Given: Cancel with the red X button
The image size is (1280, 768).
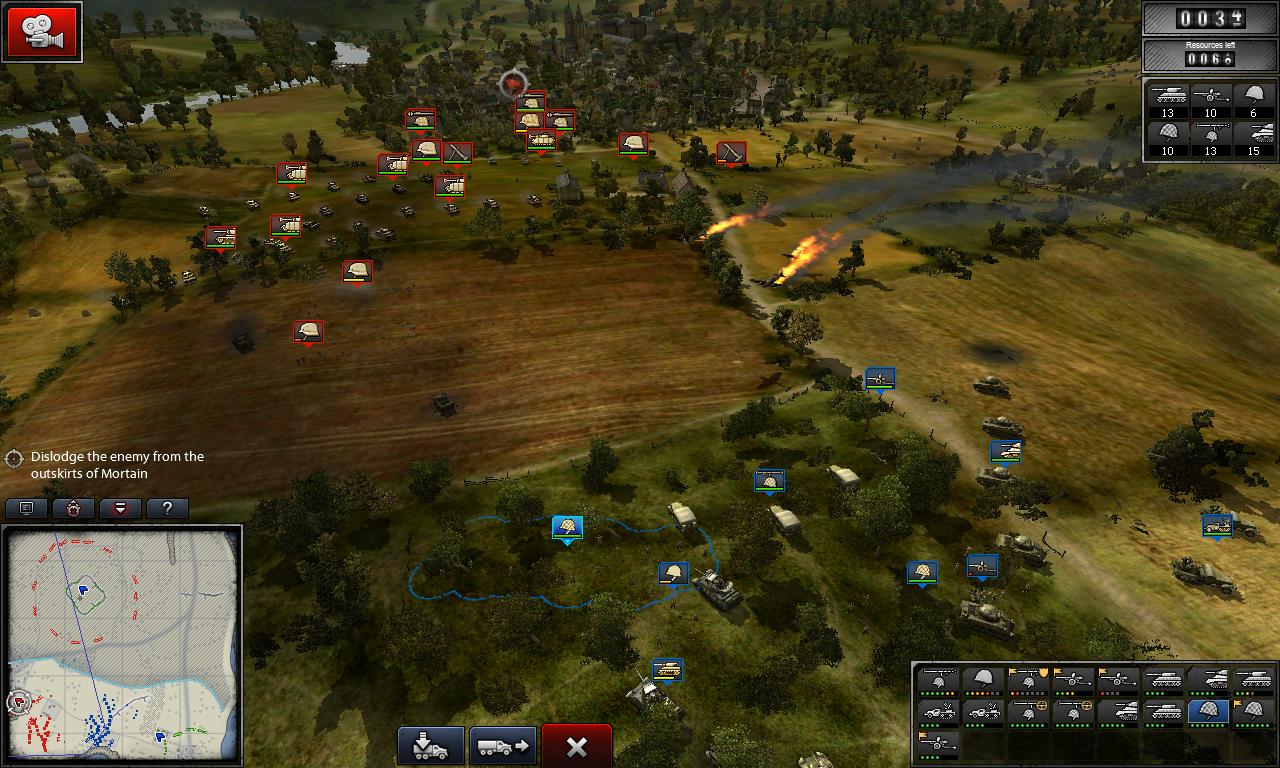Looking at the screenshot, I should 576,746.
